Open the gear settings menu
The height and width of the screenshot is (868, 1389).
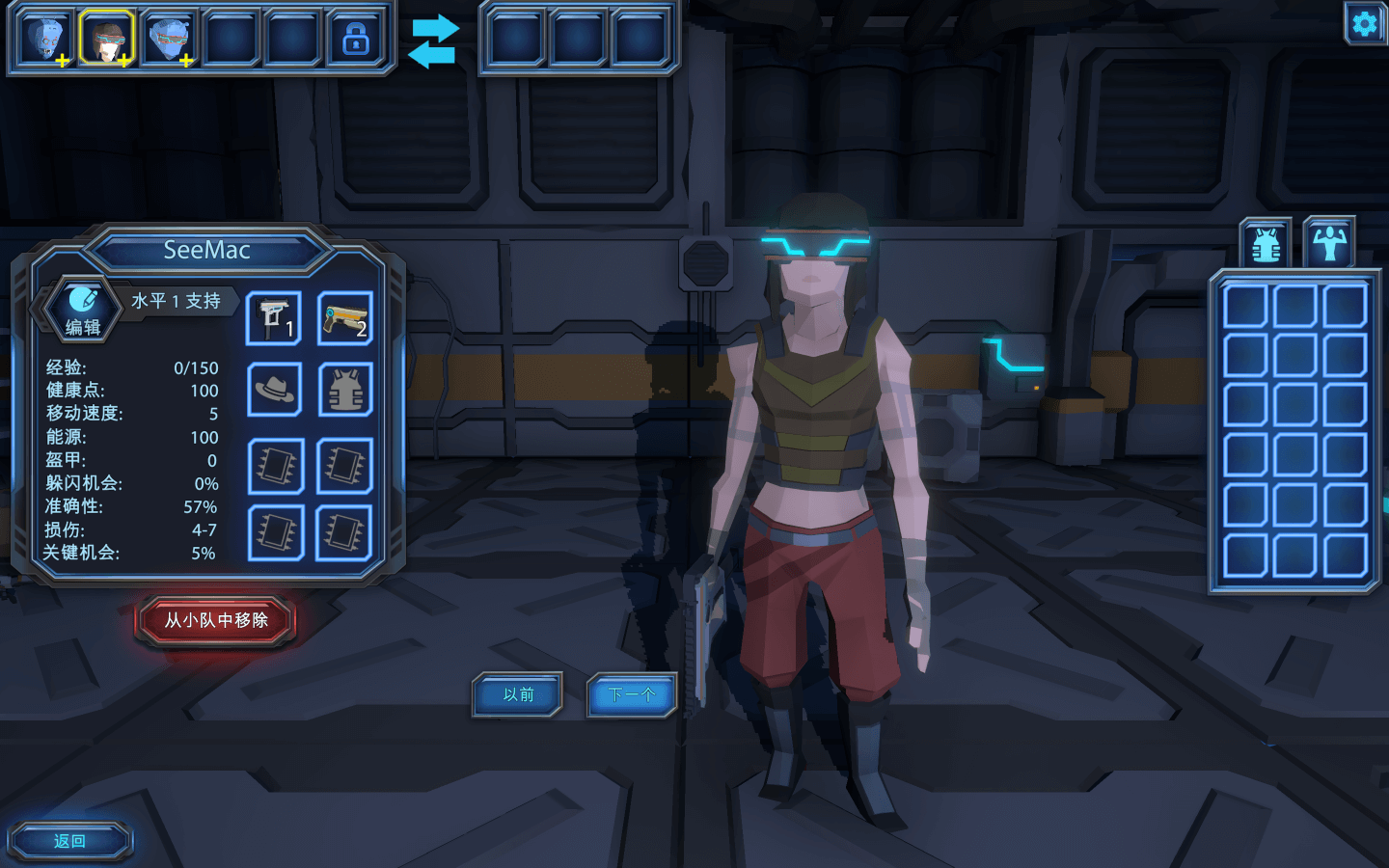(x=1364, y=22)
